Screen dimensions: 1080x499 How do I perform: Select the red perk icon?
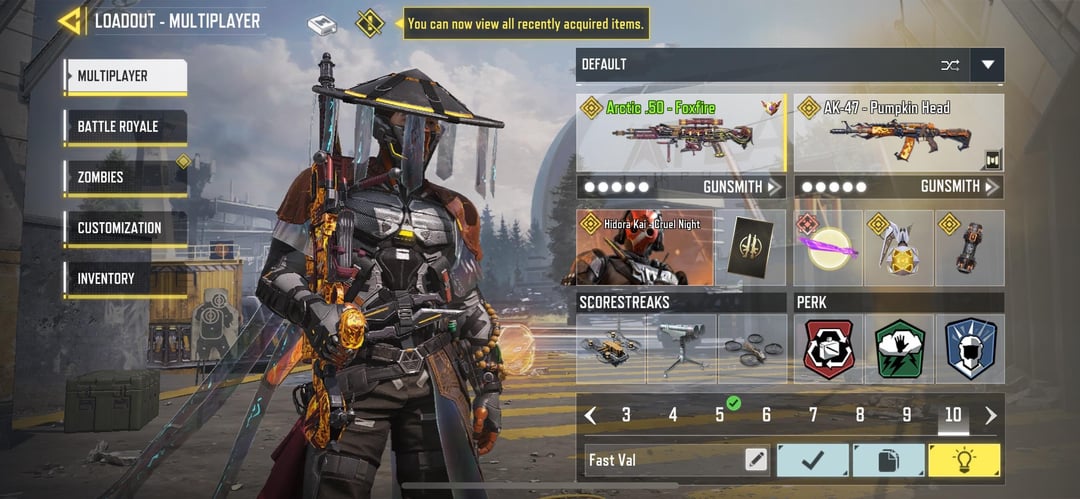coord(829,349)
